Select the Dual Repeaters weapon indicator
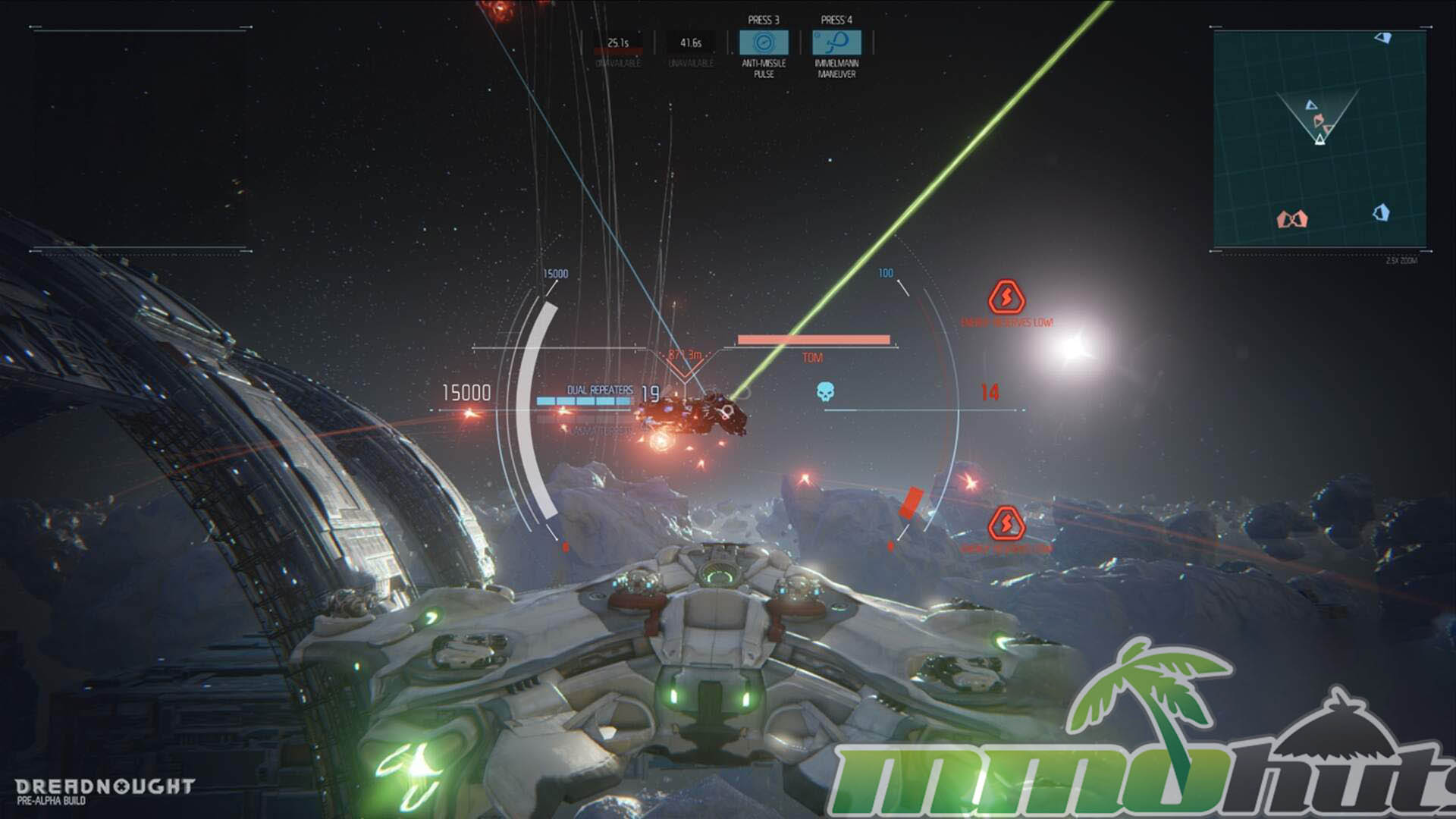Image resolution: width=1456 pixels, height=819 pixels. [599, 391]
